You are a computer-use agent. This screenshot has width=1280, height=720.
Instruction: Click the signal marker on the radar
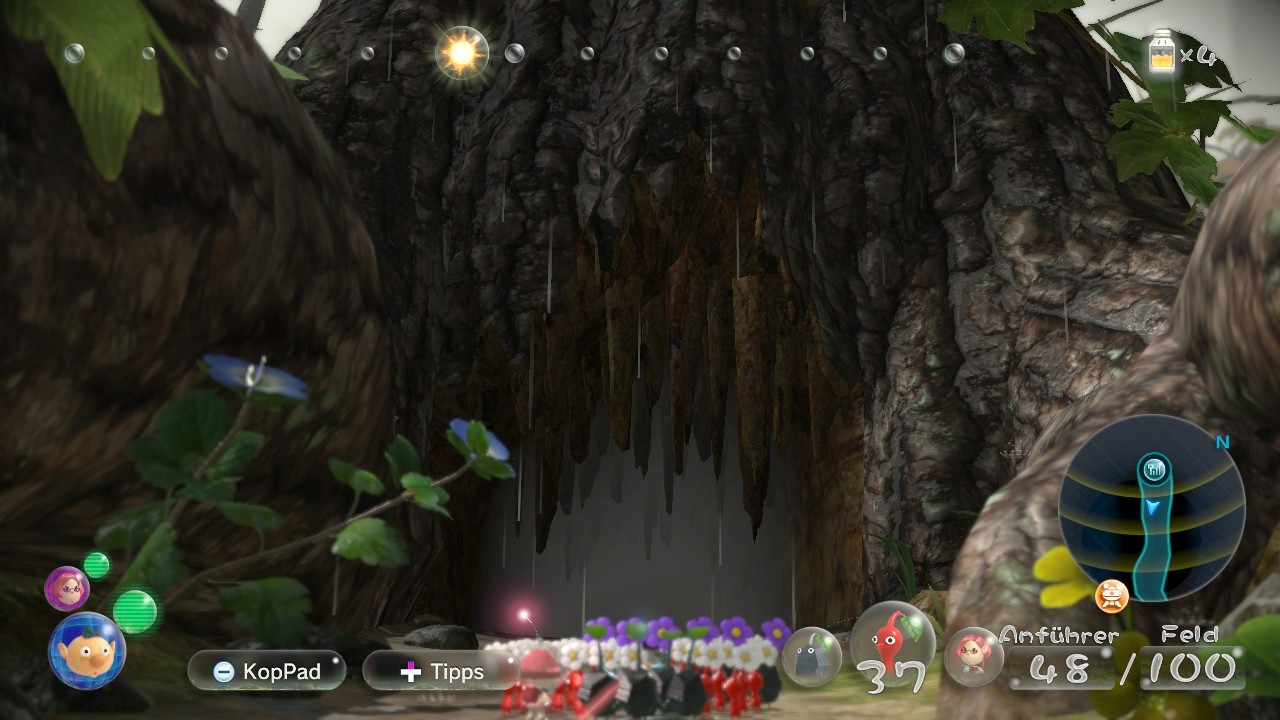pyautogui.click(x=1153, y=468)
